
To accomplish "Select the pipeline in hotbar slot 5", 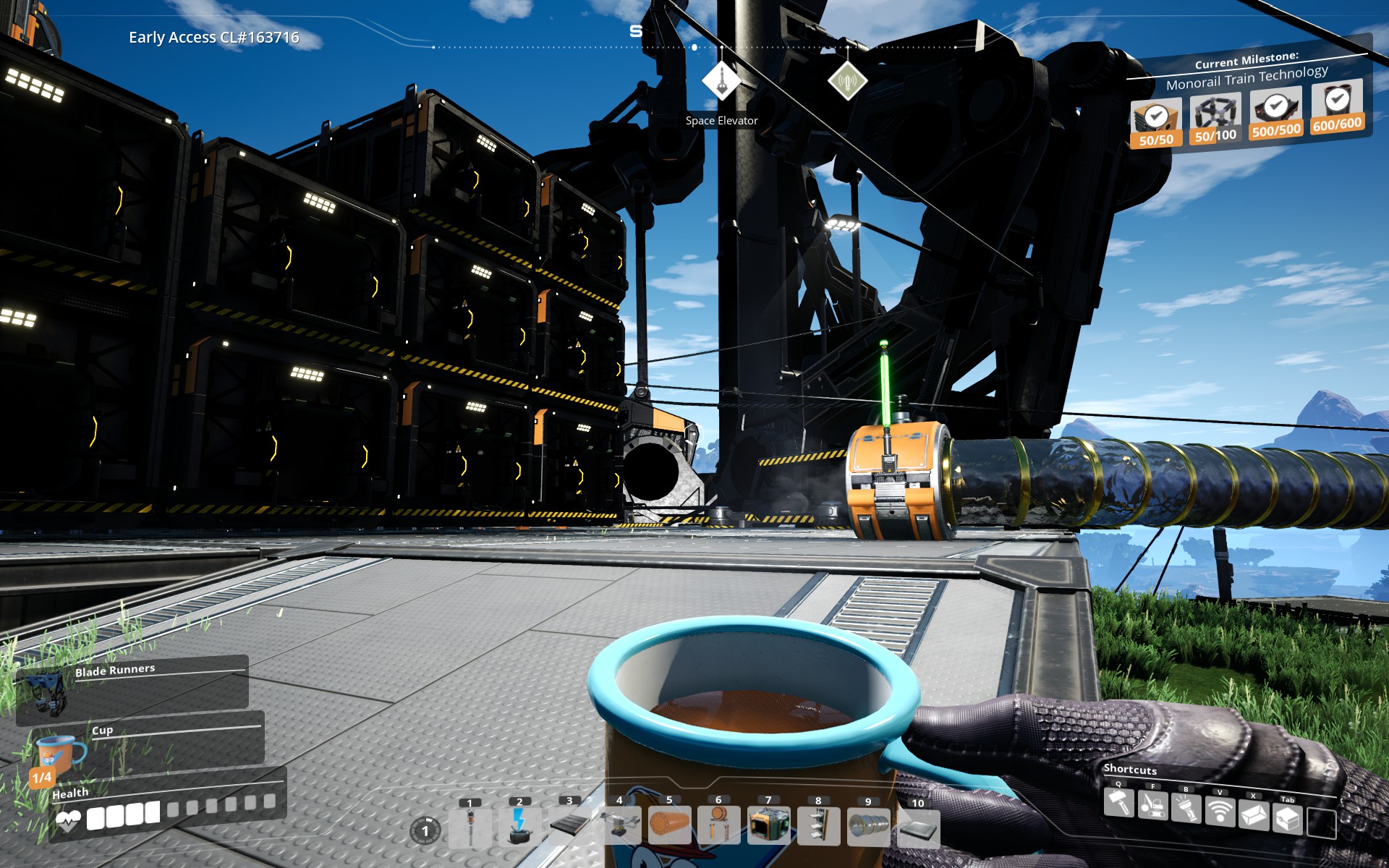I will point(668,830).
